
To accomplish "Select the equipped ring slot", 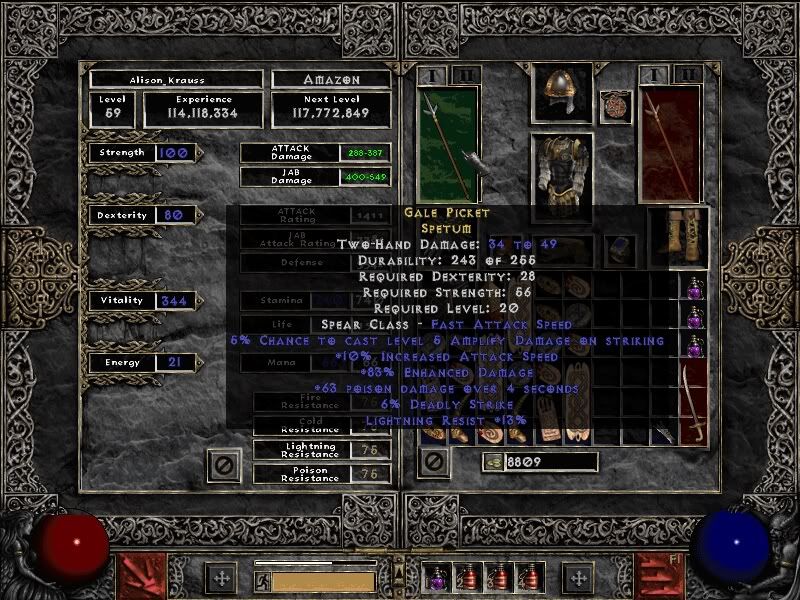I will click(x=620, y=250).
